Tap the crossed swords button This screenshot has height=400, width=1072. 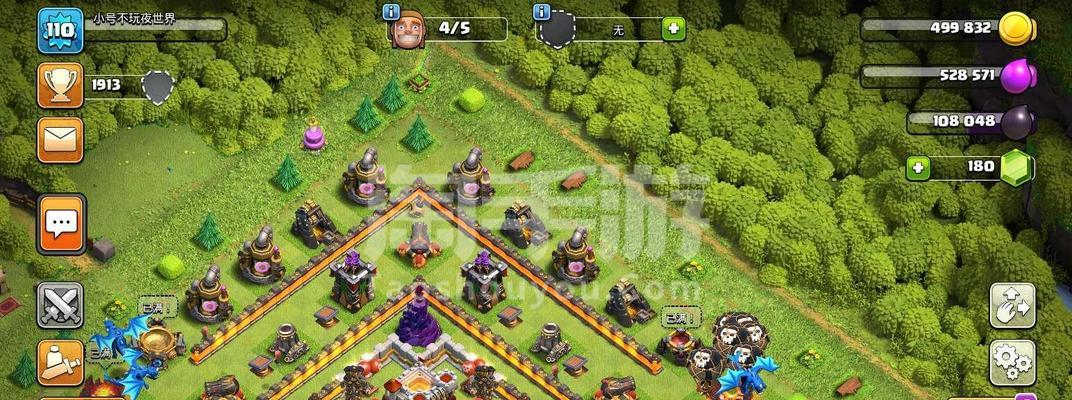60,306
